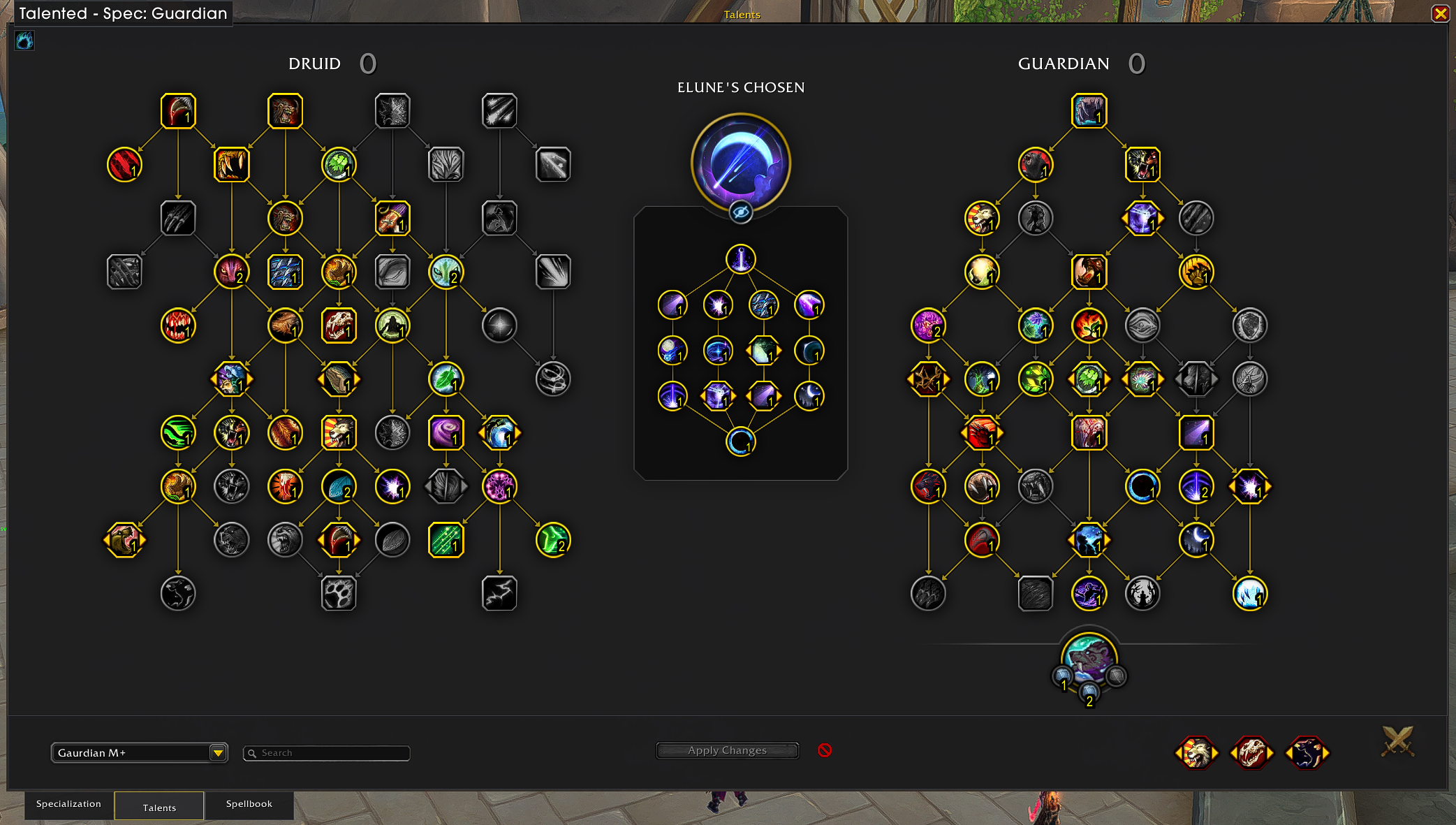Select the white wolf PvP talent icon

pyautogui.click(x=1196, y=753)
